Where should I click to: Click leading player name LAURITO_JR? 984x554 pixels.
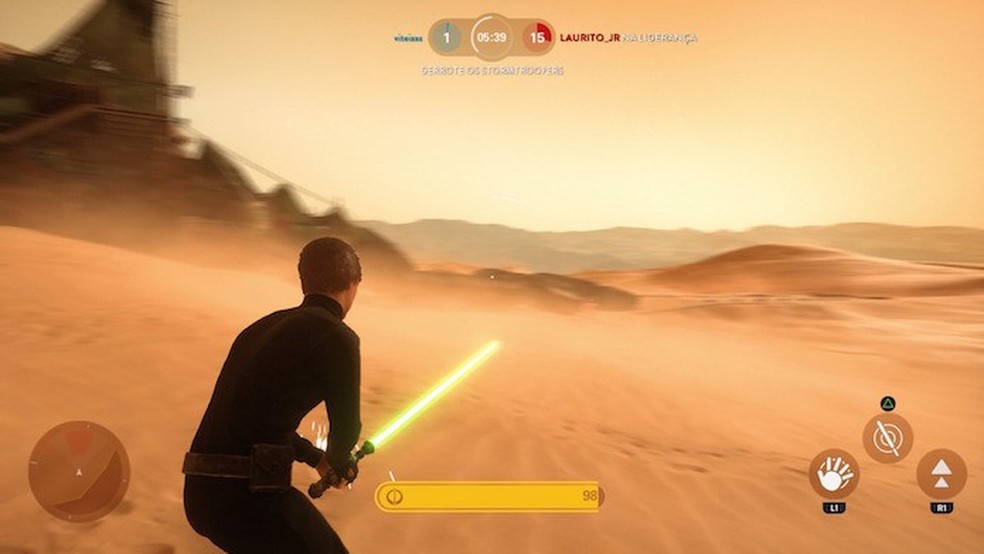[x=589, y=38]
